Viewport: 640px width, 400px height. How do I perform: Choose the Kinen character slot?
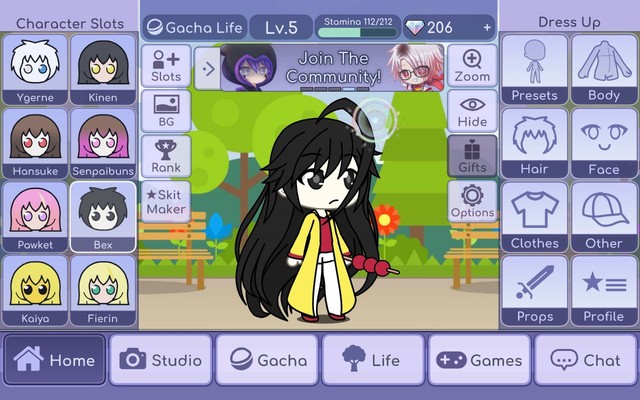(102, 70)
